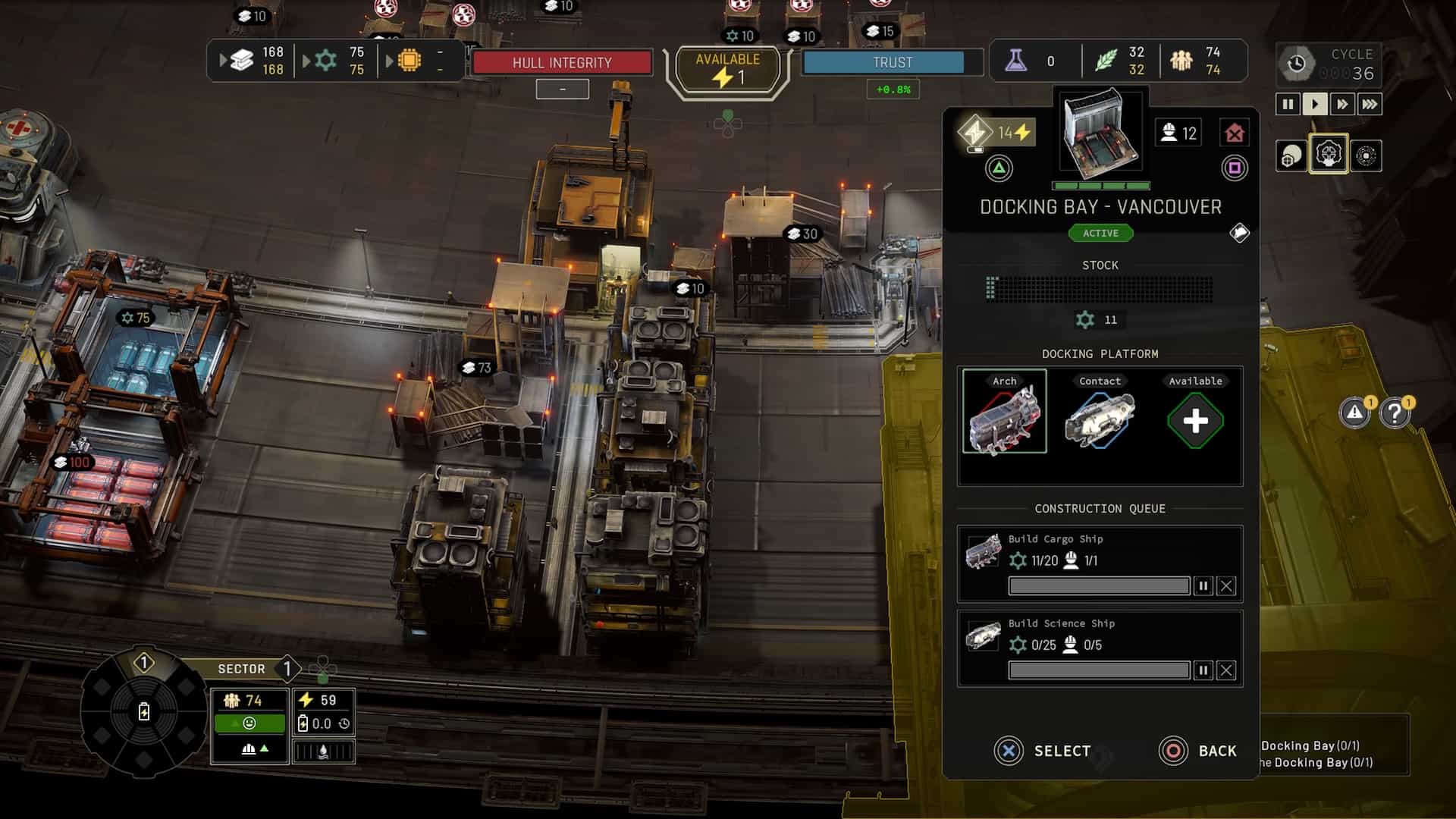Select sector 1 on the sector wheel
The height and width of the screenshot is (819, 1456).
(x=144, y=664)
